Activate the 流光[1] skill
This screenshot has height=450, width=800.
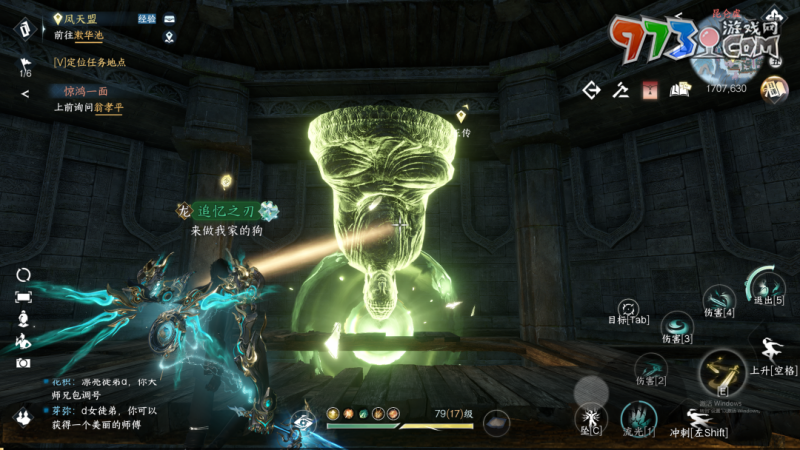pos(636,417)
